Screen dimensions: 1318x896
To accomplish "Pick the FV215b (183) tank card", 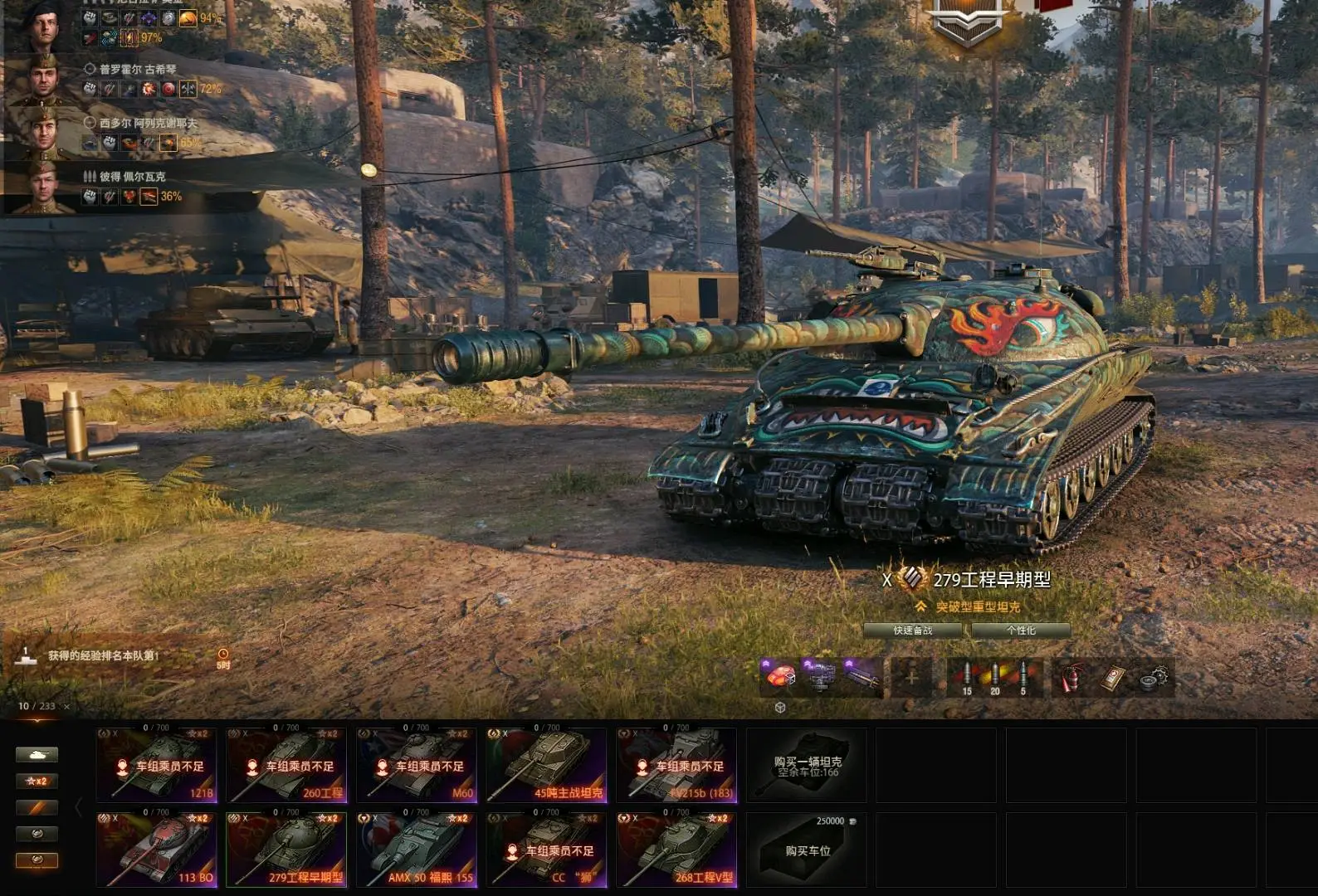I will point(676,766).
